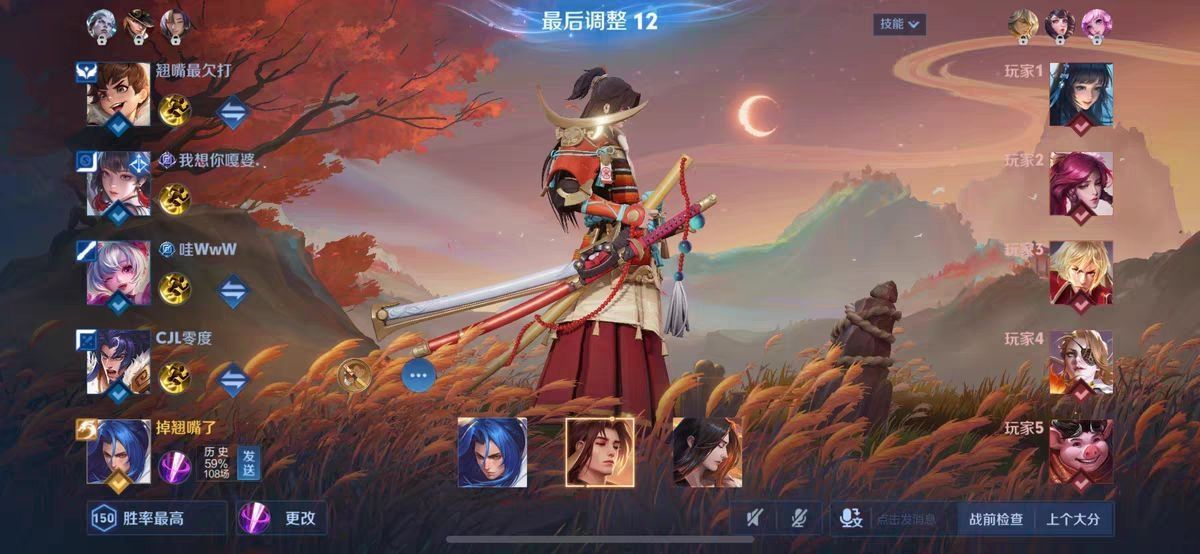The width and height of the screenshot is (1200, 554).
Task: Choose the highlighted brown-haired skin thumbnail
Action: click(x=600, y=452)
